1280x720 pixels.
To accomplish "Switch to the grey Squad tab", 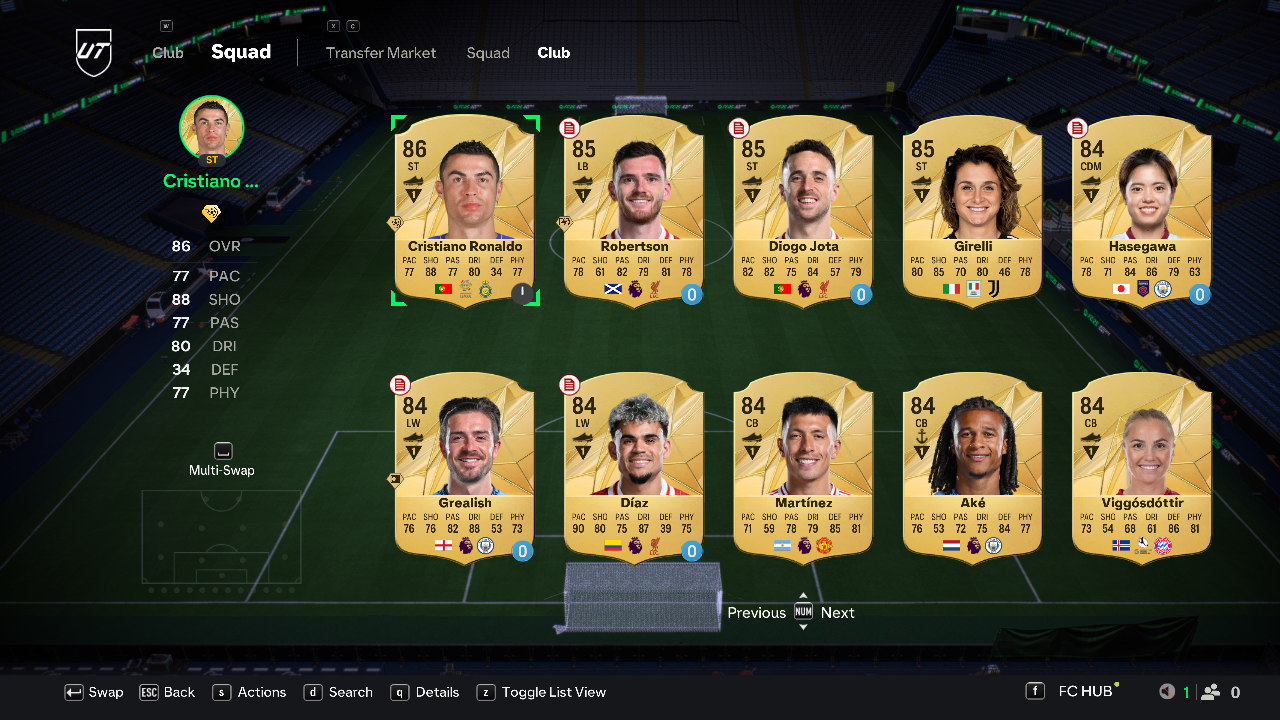I will 488,53.
